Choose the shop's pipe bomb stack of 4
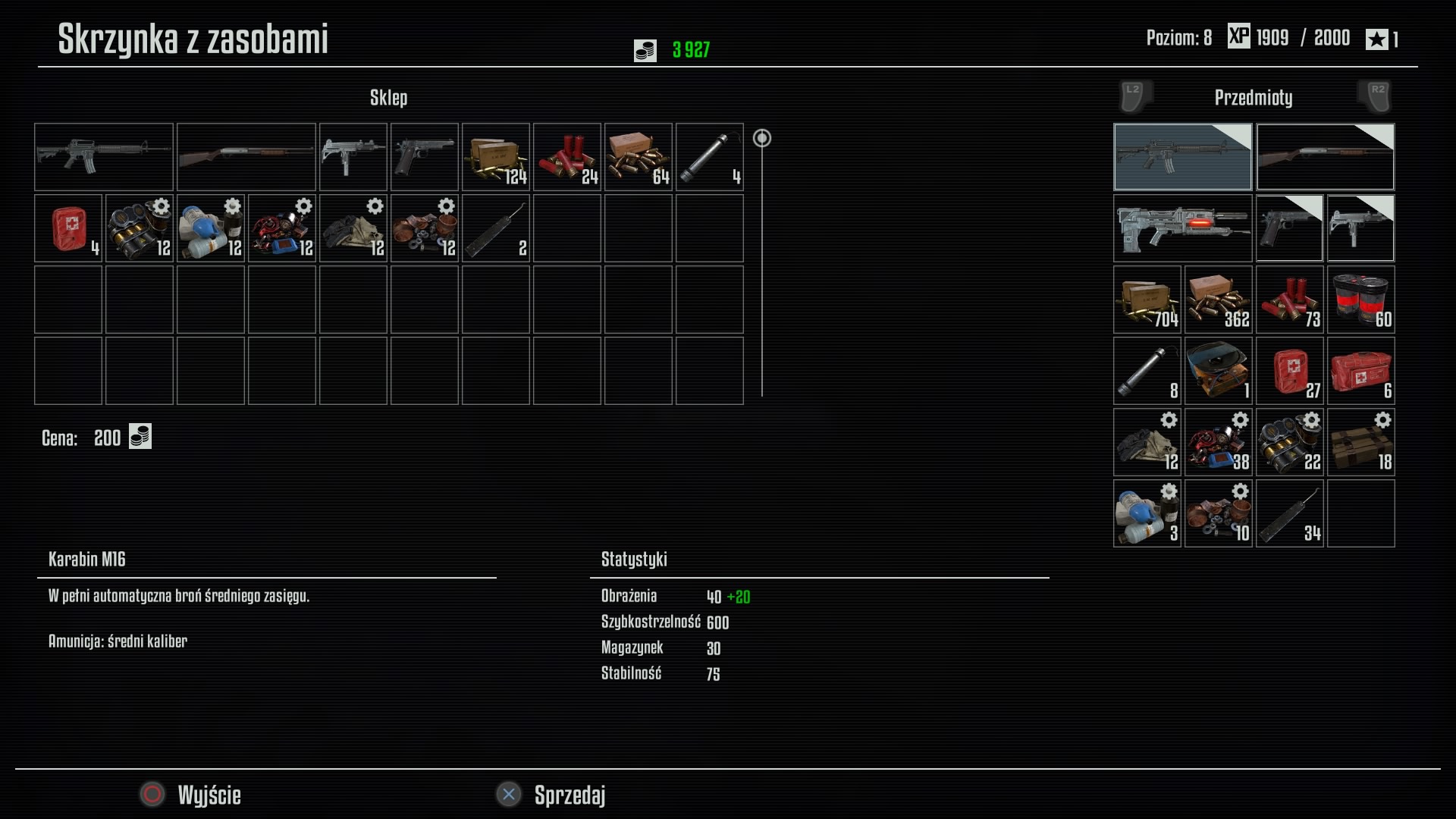Viewport: 1456px width, 819px height. click(710, 157)
